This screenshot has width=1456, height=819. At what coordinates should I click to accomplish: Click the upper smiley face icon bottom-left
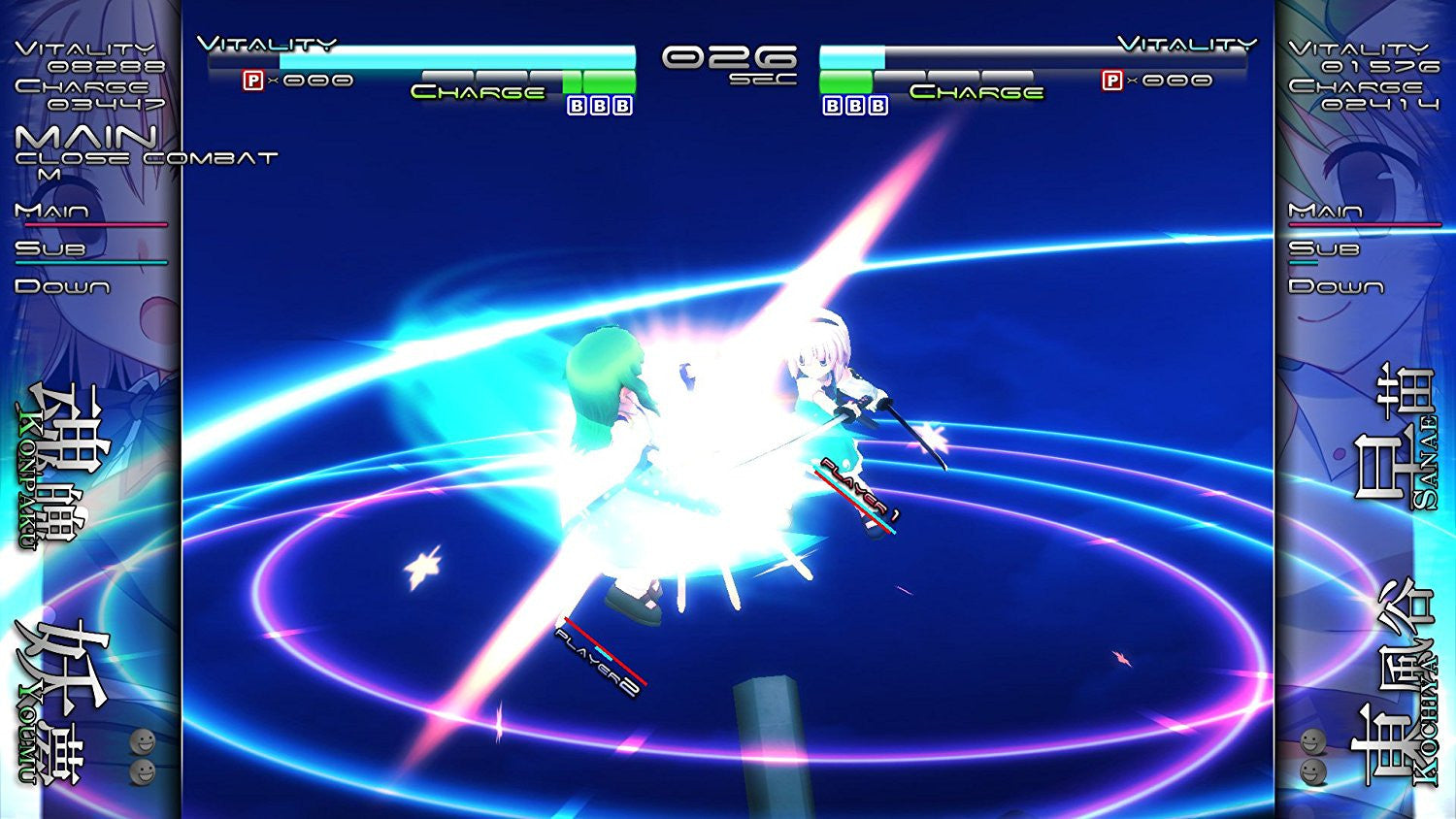click(143, 742)
